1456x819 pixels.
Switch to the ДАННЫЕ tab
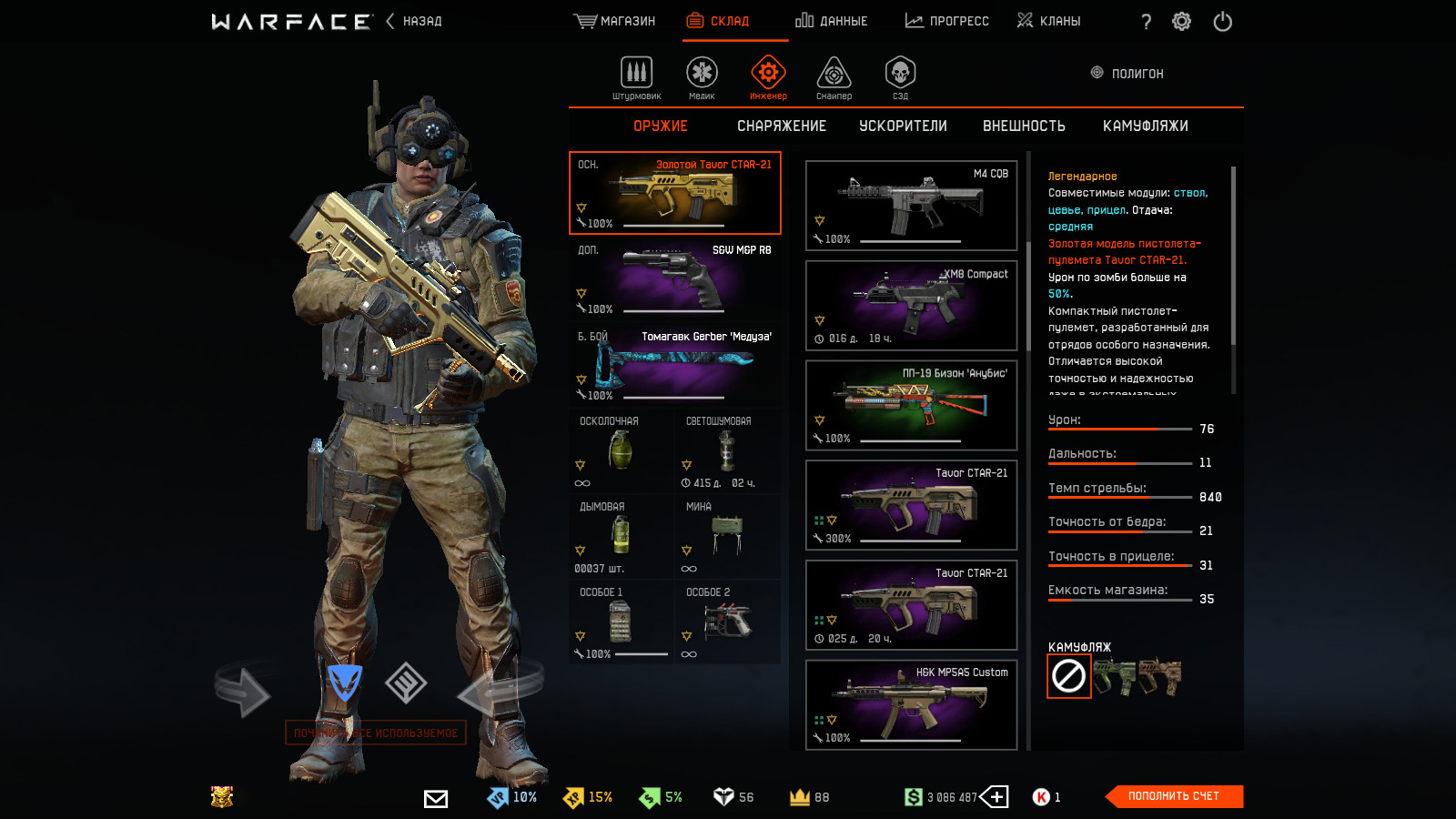832,21
